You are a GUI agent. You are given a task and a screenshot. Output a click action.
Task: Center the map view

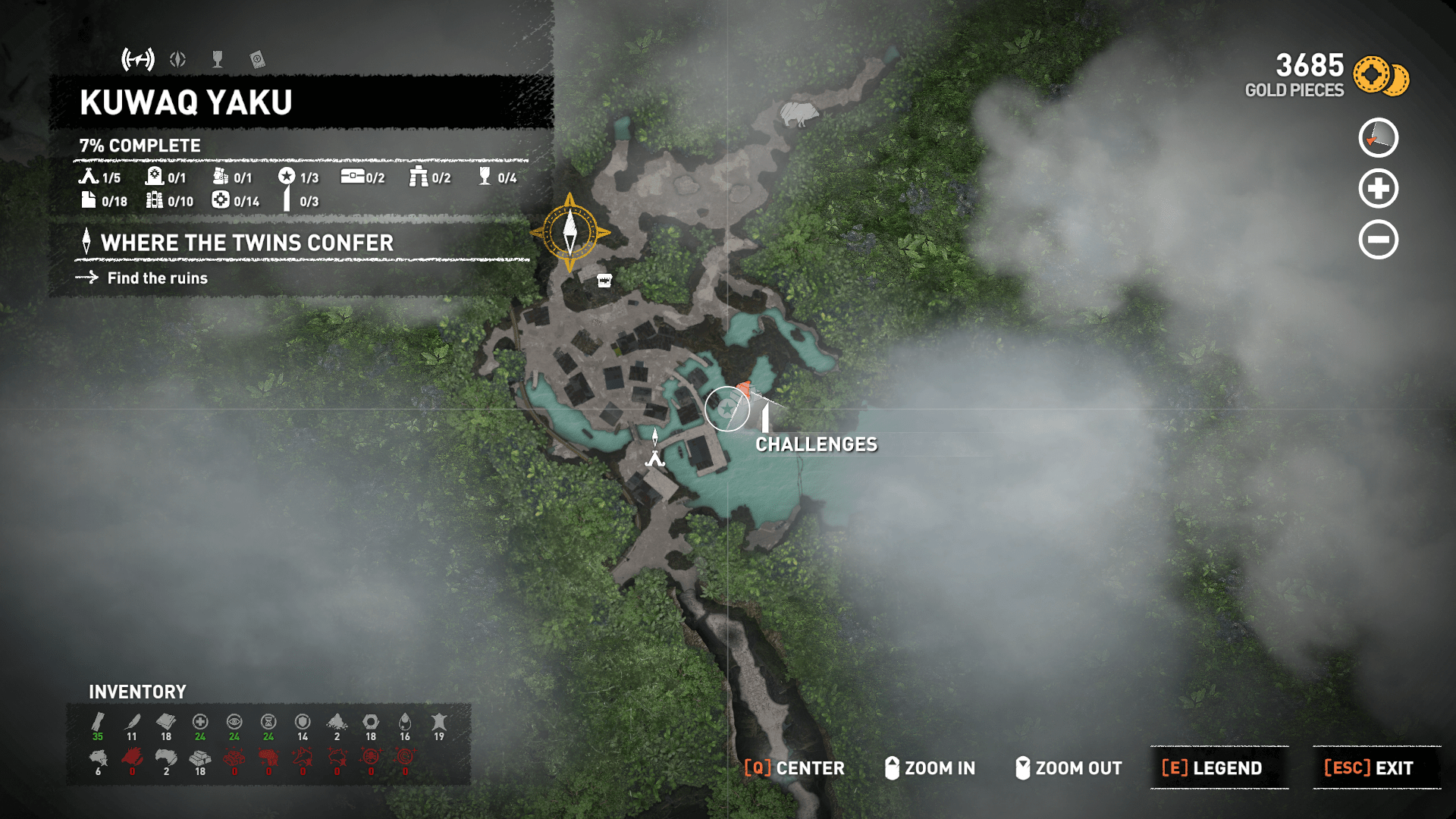(794, 767)
